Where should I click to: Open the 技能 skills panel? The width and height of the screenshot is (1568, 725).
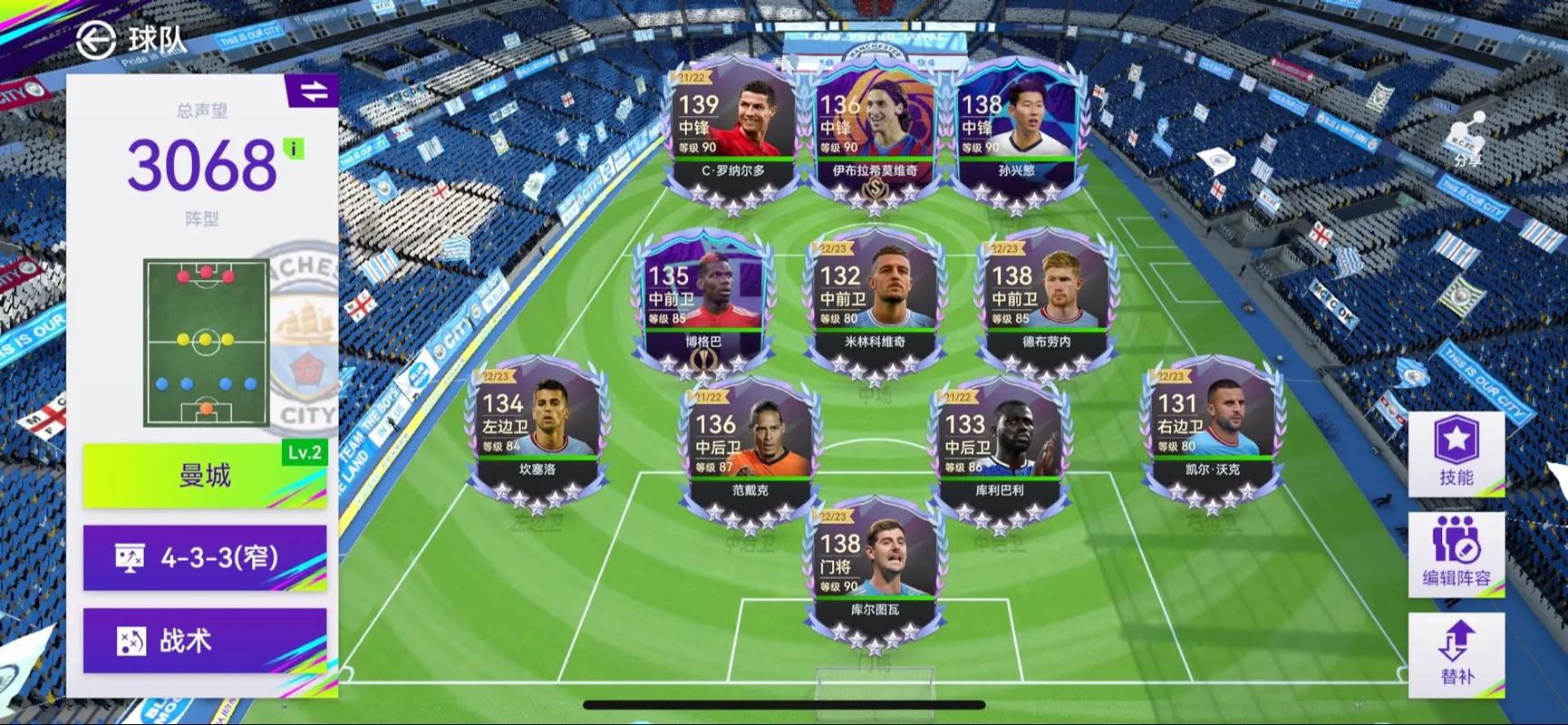[1456, 453]
